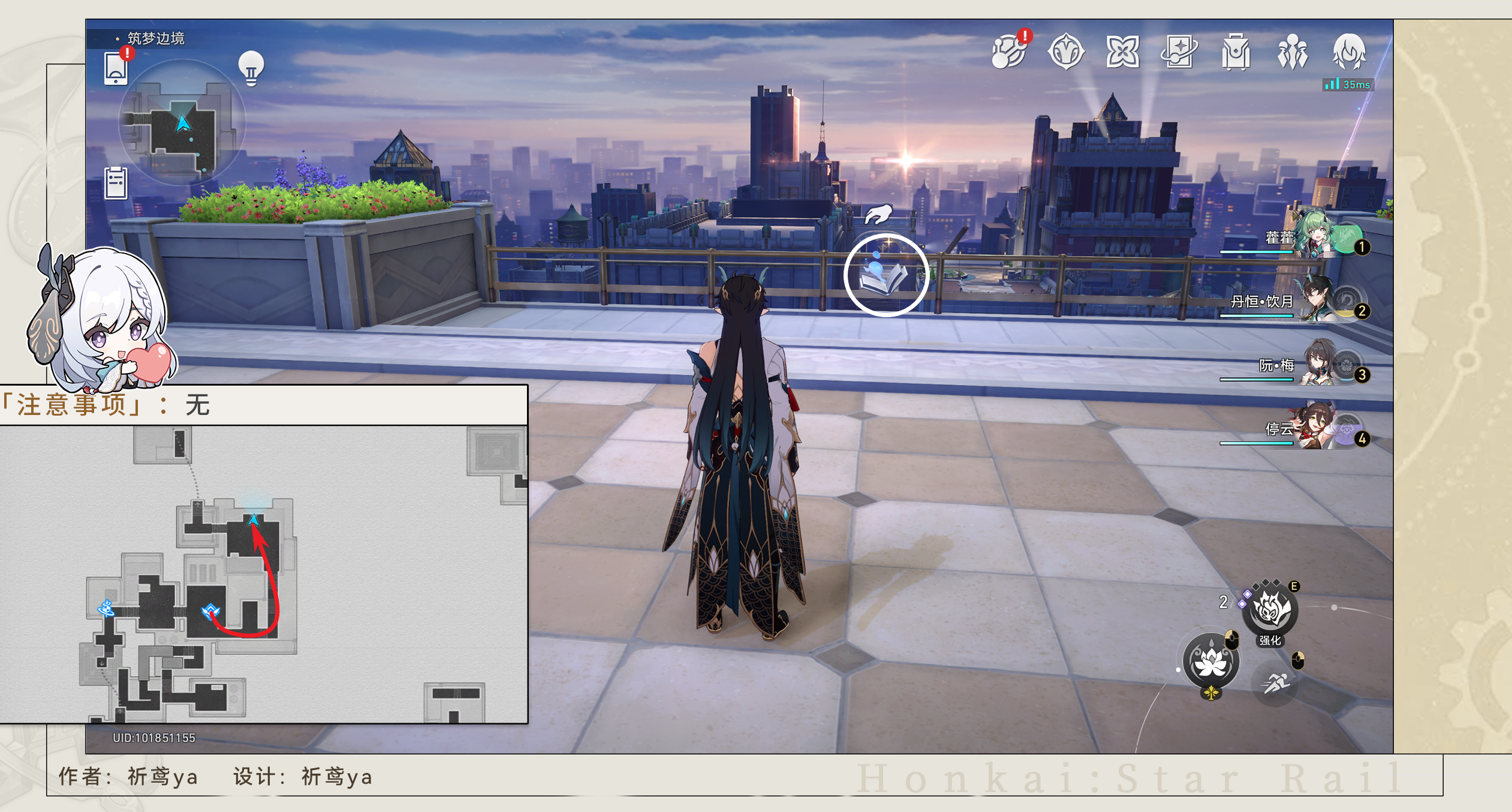Switch to party member 阮•梅
Screen dimensions: 1512x812
click(1318, 365)
